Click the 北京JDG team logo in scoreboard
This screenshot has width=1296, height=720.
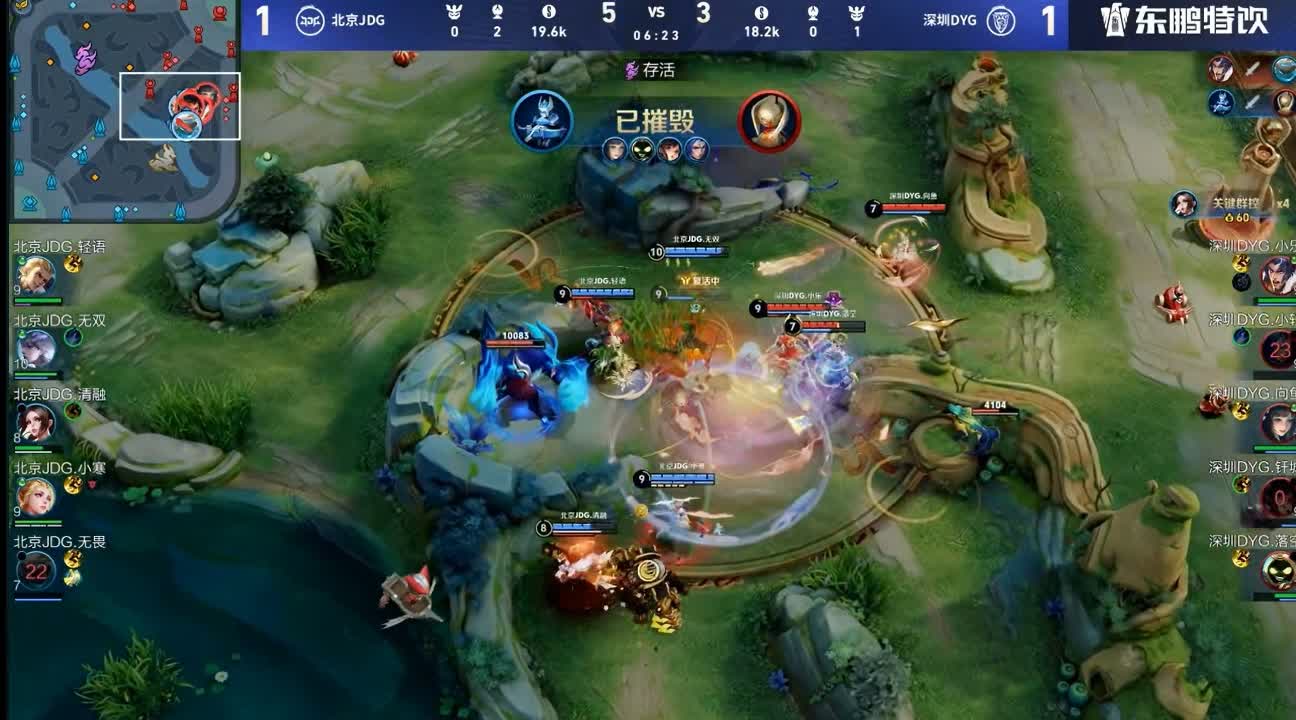[311, 20]
